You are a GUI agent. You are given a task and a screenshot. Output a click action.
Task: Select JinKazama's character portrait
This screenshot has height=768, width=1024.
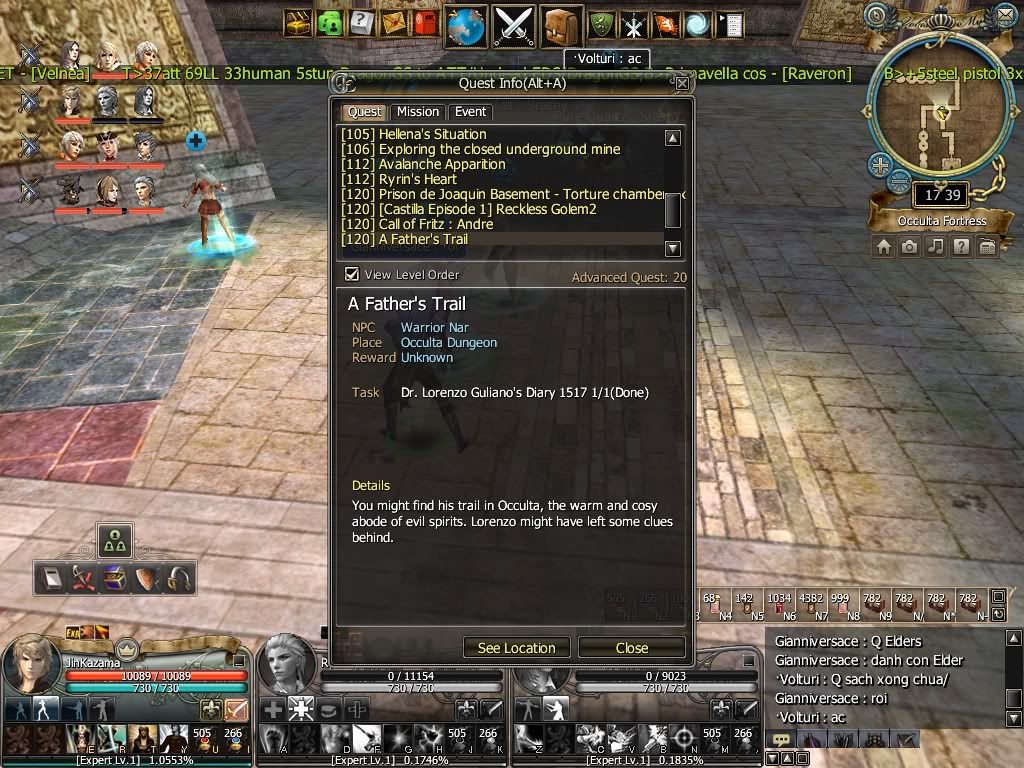click(29, 665)
